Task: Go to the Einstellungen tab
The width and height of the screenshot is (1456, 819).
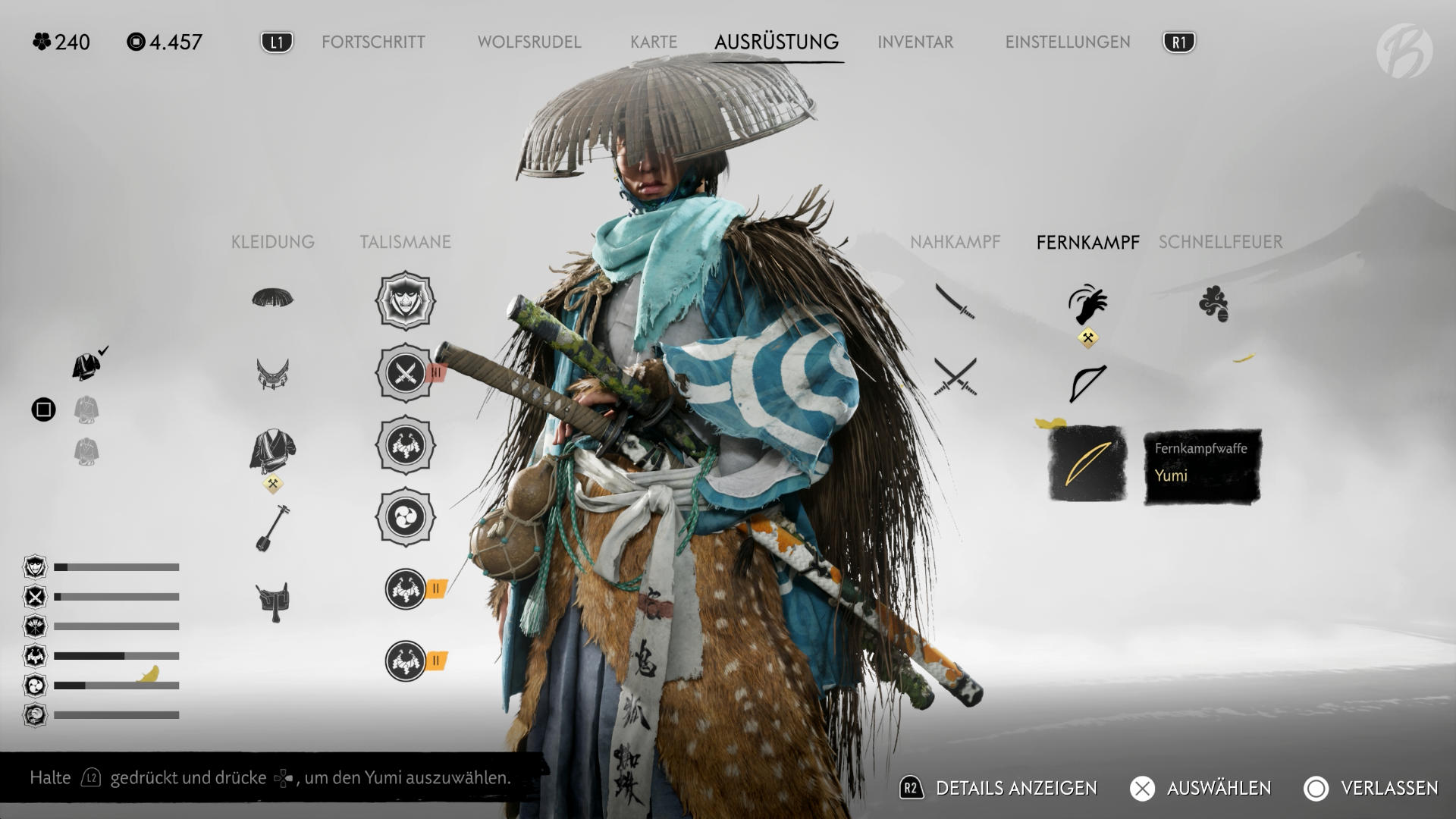Action: click(1067, 42)
